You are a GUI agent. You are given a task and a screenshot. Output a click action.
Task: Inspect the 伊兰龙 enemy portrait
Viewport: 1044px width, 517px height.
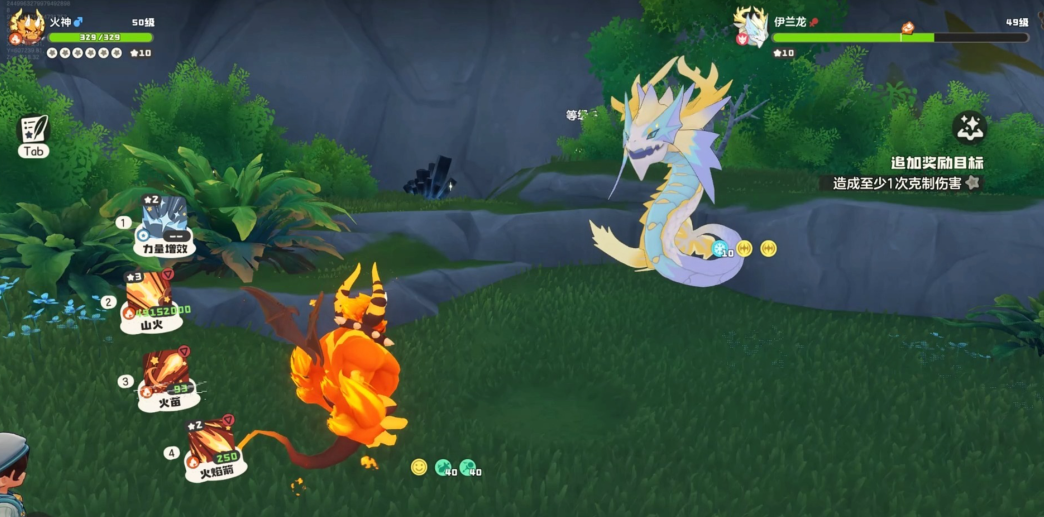751,27
